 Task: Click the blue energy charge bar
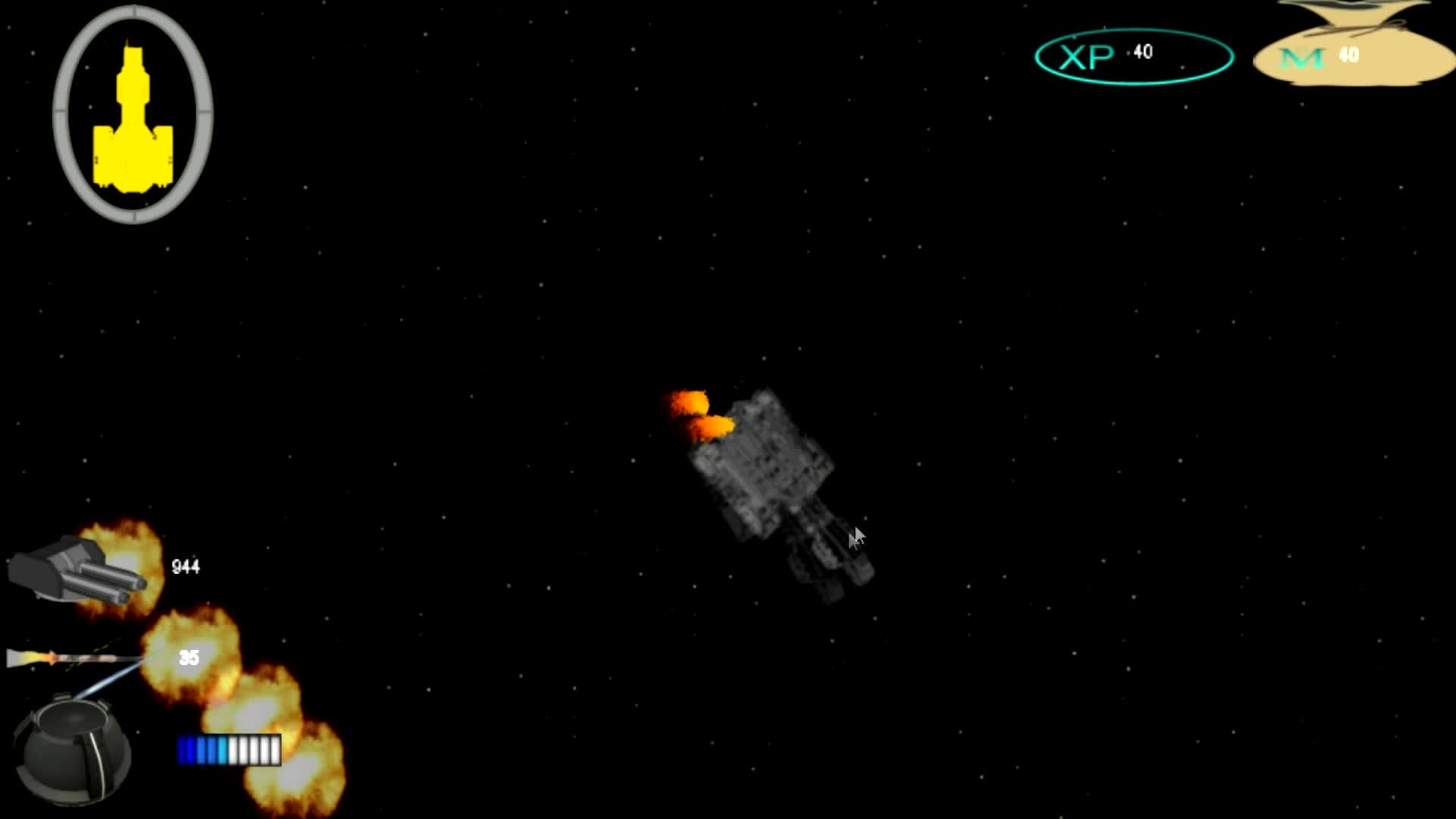pos(227,749)
